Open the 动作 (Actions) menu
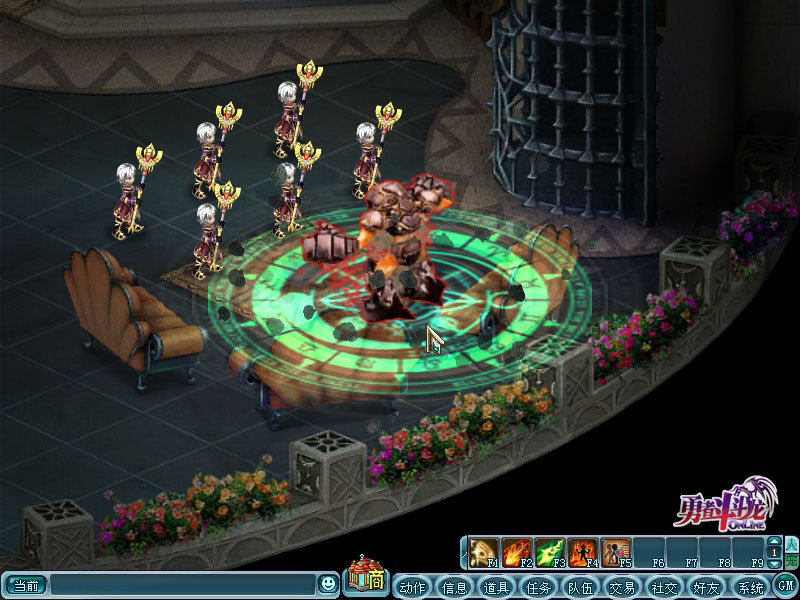This screenshot has width=800, height=600. point(412,586)
